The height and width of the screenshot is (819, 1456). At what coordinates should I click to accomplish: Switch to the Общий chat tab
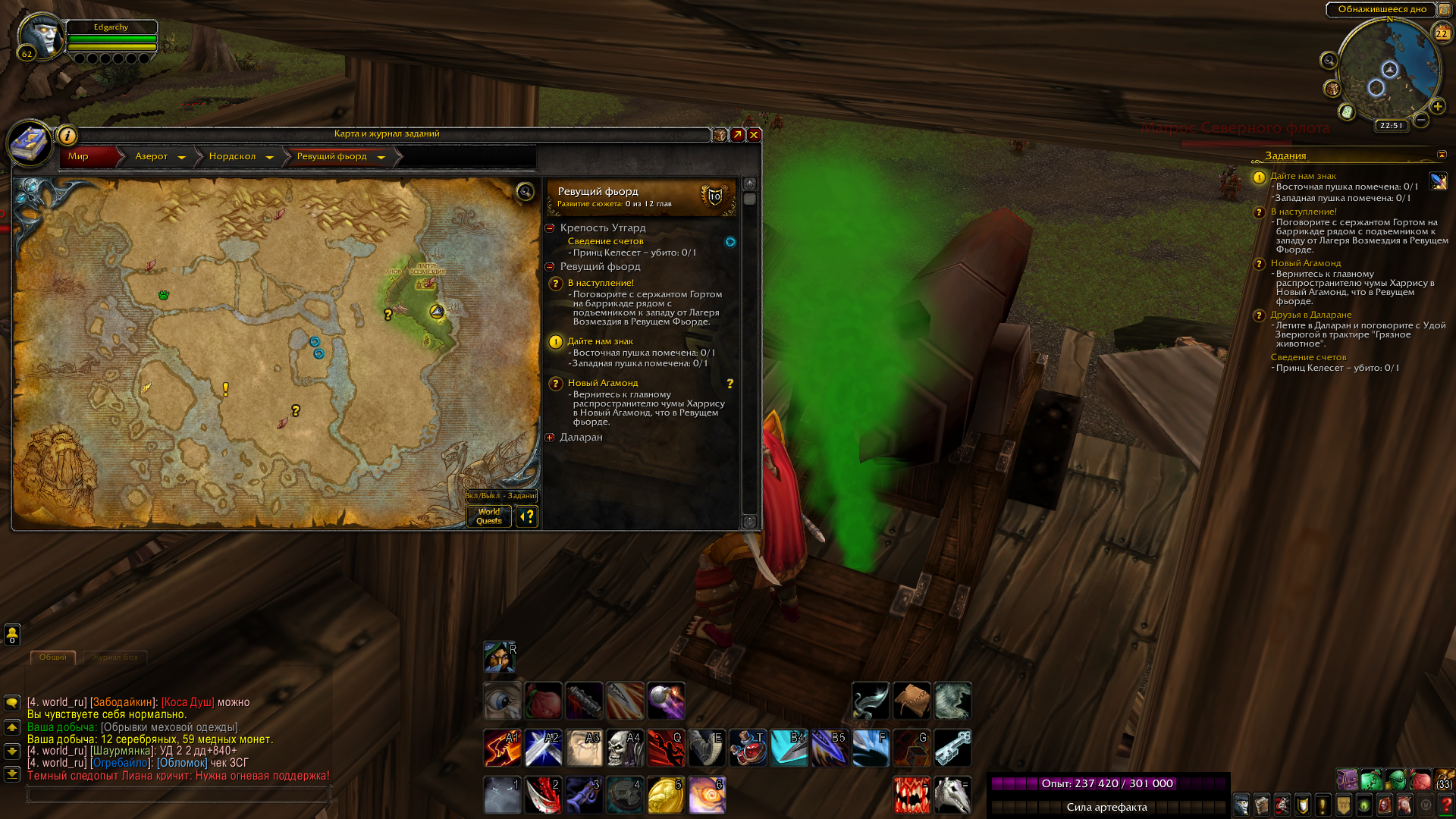point(53,657)
